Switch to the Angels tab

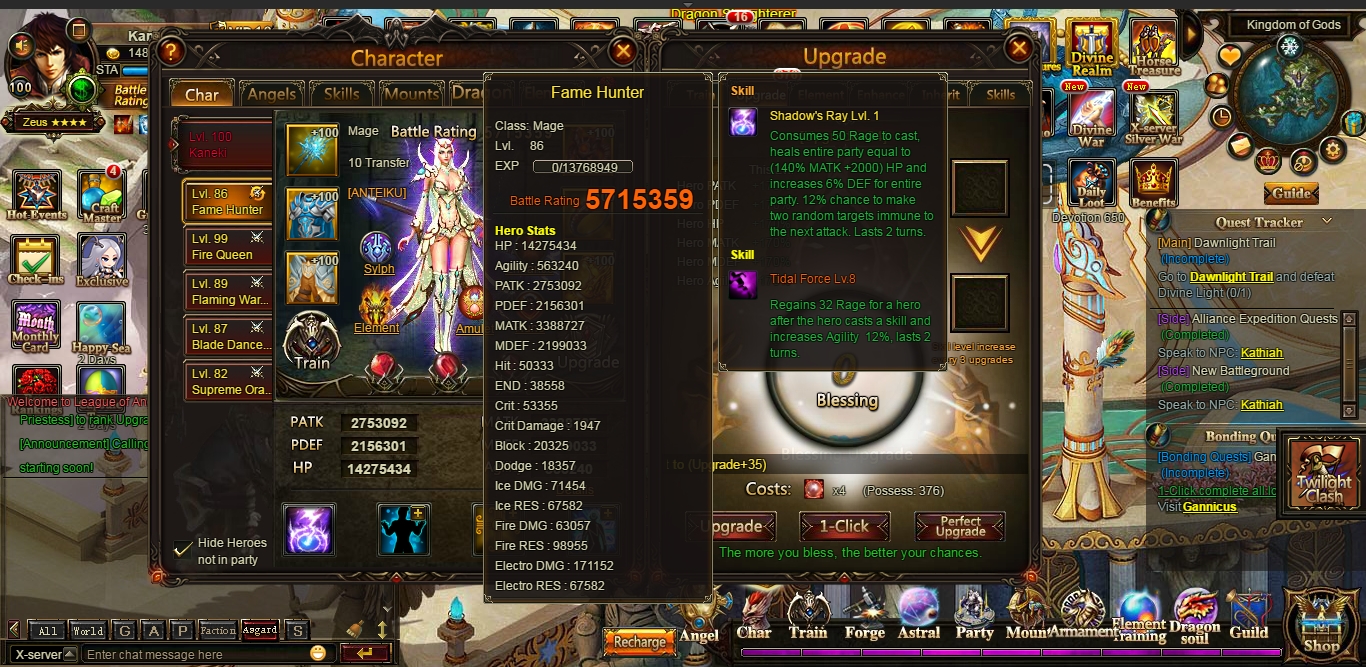271,94
